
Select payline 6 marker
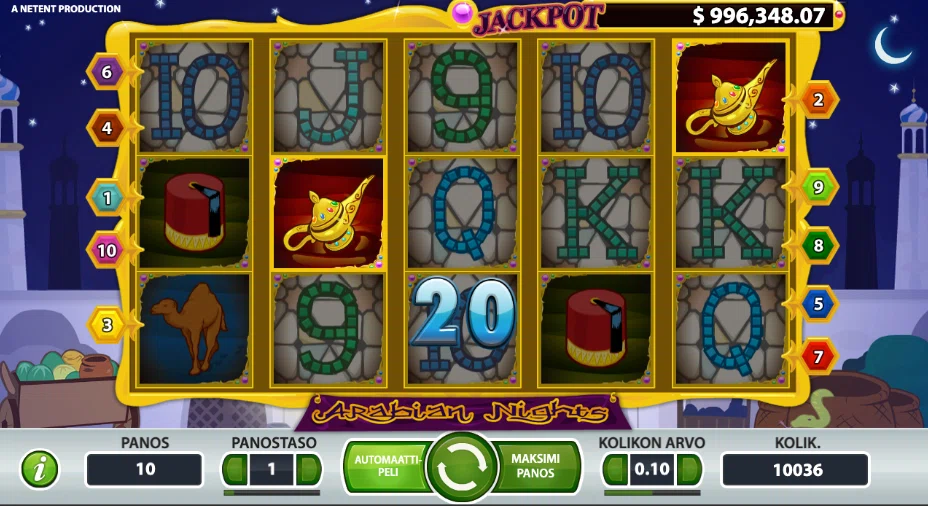pyautogui.click(x=106, y=71)
